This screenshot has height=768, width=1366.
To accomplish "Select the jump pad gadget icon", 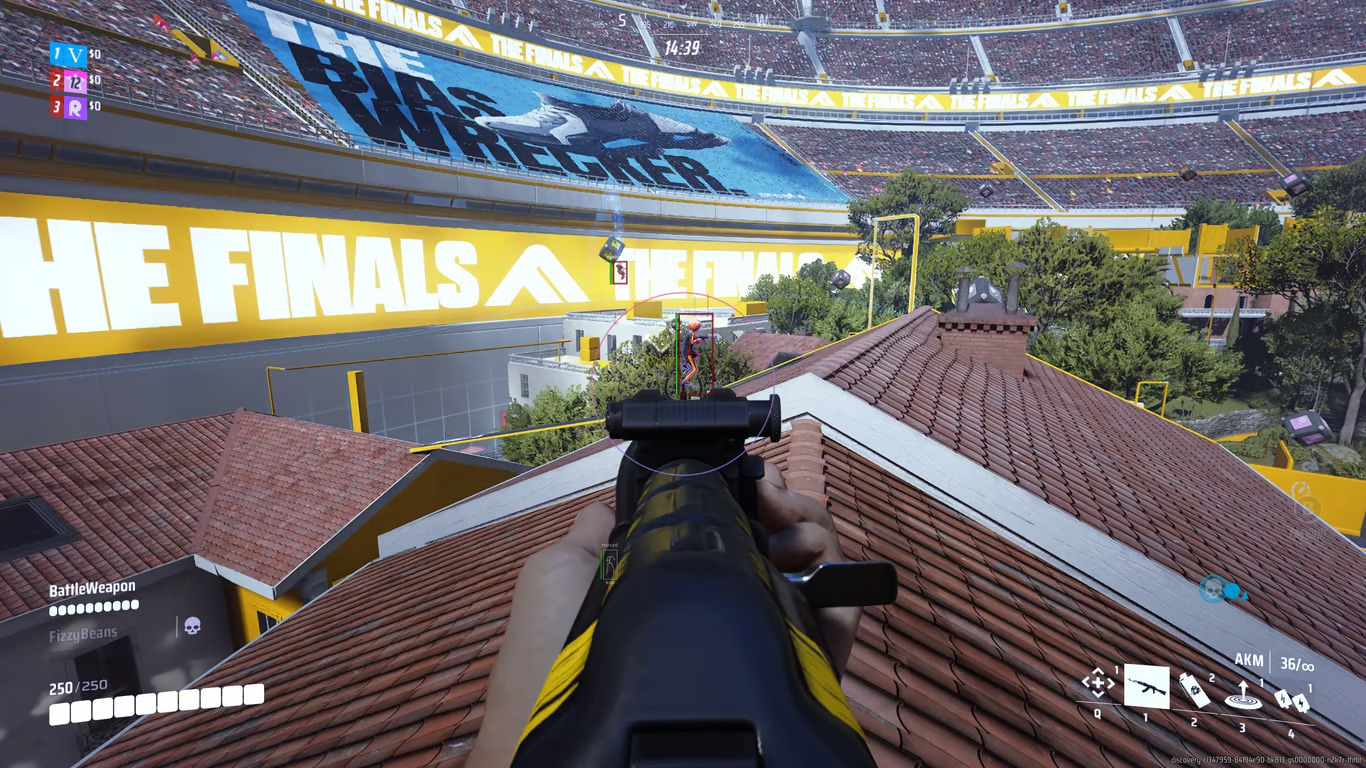I will tap(1241, 695).
